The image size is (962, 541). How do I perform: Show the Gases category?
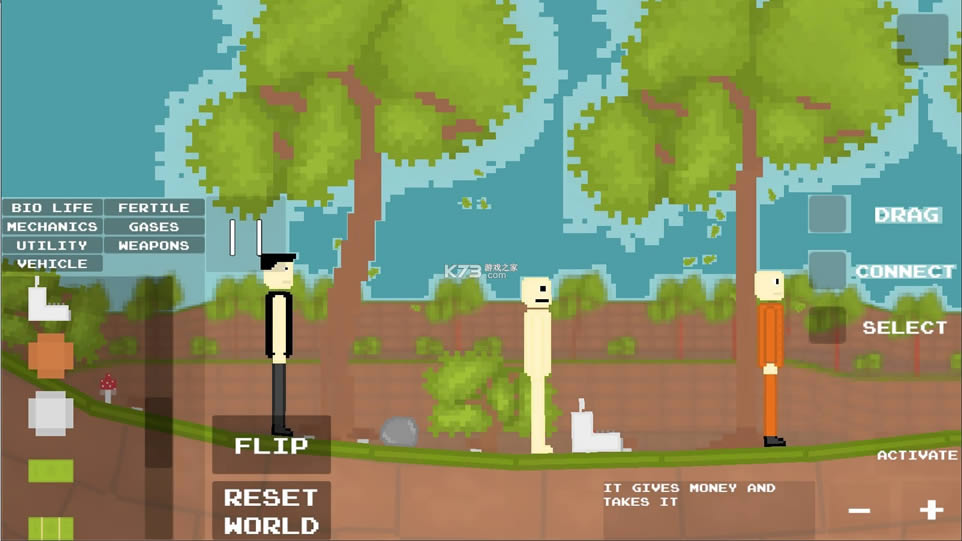[x=154, y=227]
